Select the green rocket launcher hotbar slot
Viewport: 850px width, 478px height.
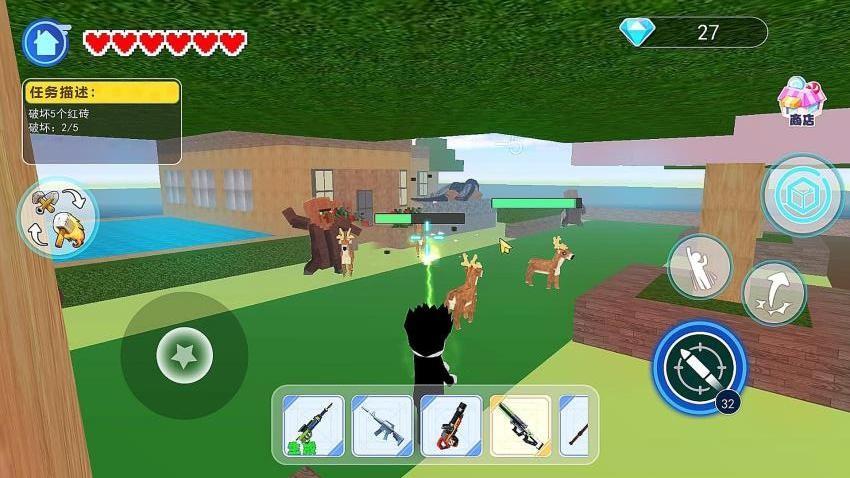click(x=313, y=426)
